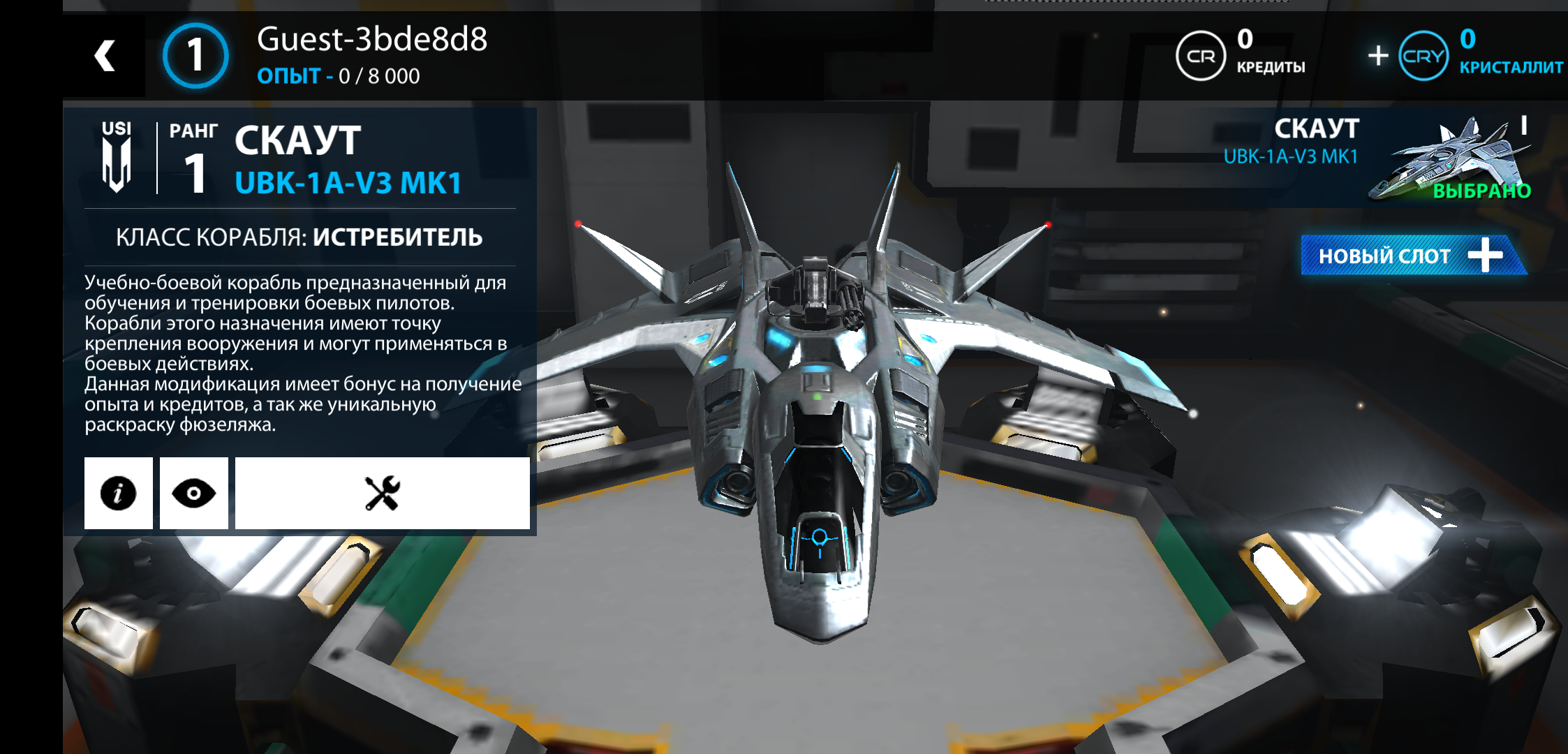Open ship upgrades with the wrench button
1568x754 pixels.
(382, 494)
